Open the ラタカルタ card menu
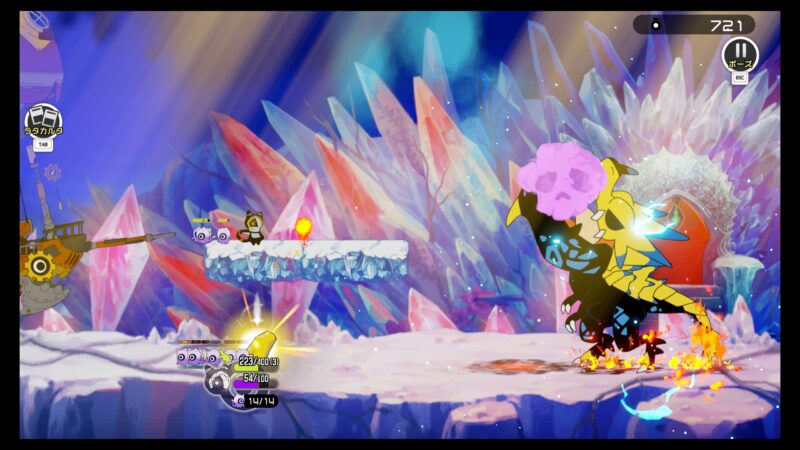The height and width of the screenshot is (450, 800). 43,120
